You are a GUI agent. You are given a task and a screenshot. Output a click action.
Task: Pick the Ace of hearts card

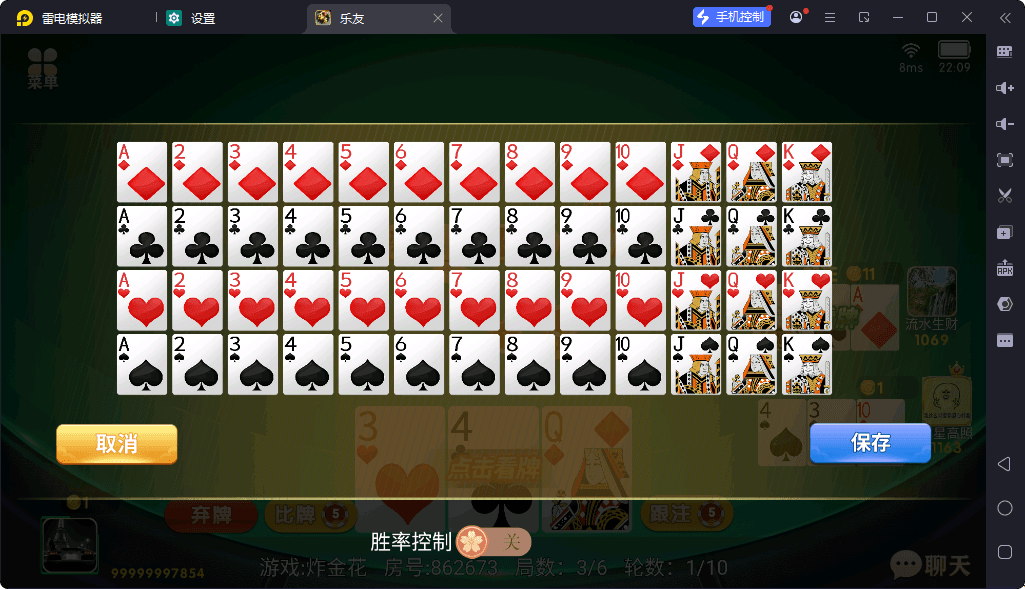point(142,300)
